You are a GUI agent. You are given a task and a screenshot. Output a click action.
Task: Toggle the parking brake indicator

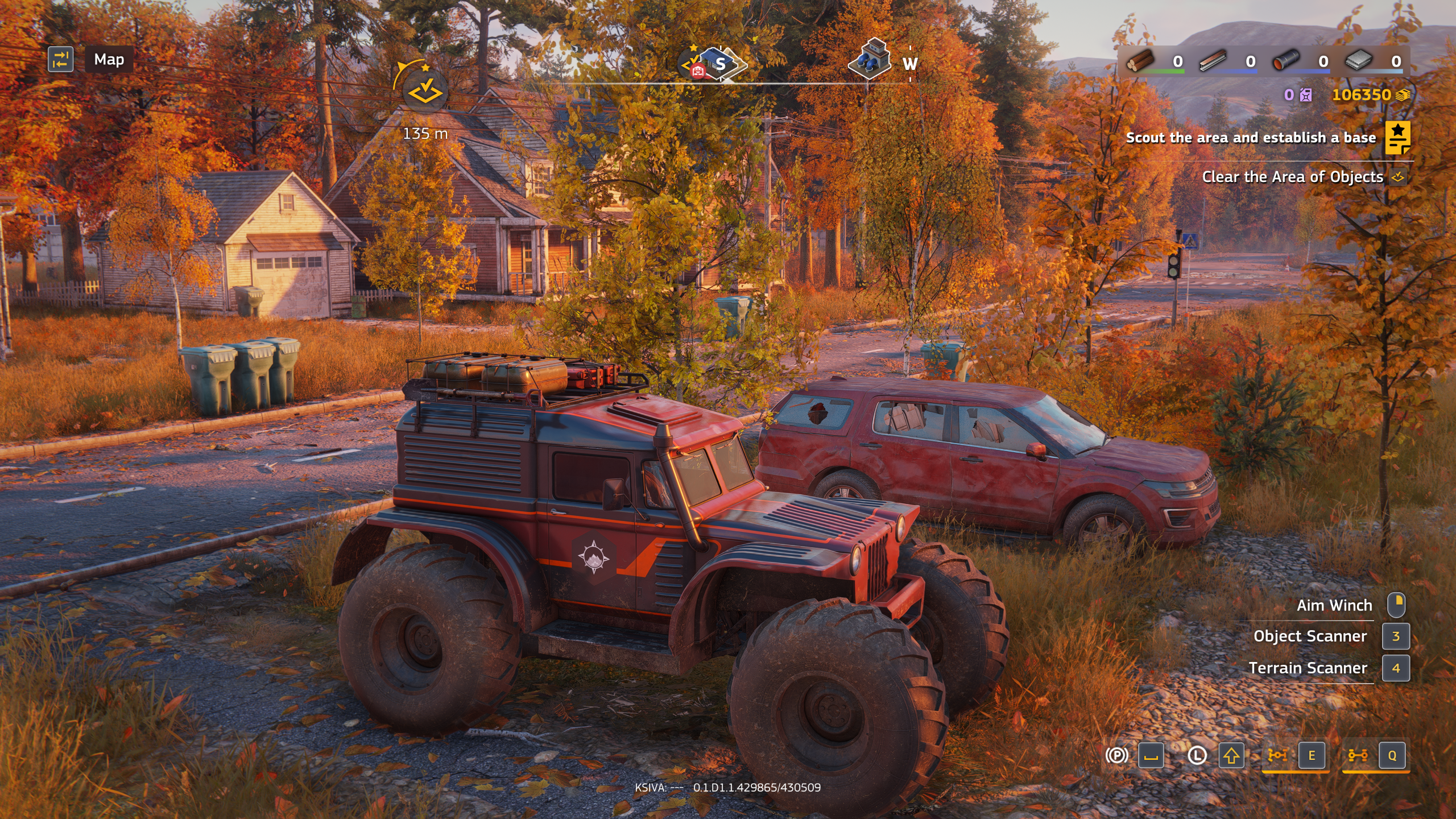(1116, 755)
